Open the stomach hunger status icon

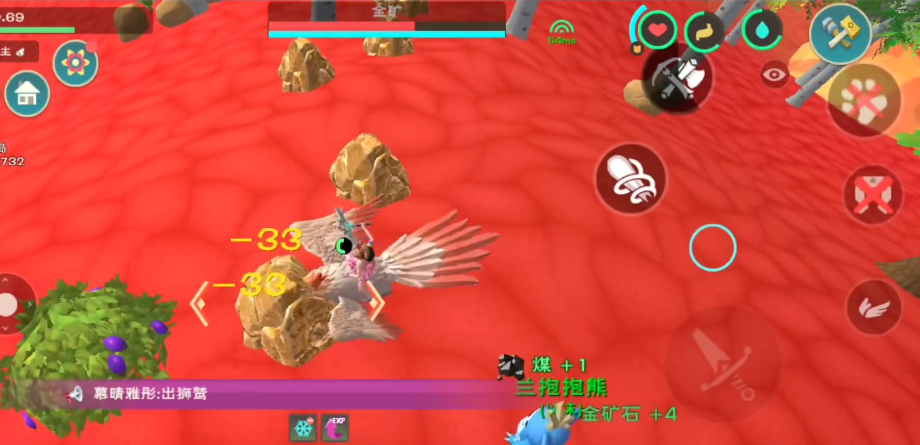click(705, 31)
